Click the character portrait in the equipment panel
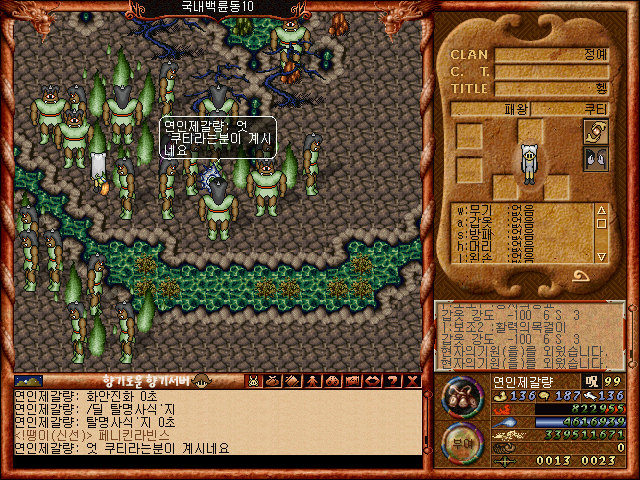Image resolution: width=640 pixels, height=480 pixels. pos(528,162)
